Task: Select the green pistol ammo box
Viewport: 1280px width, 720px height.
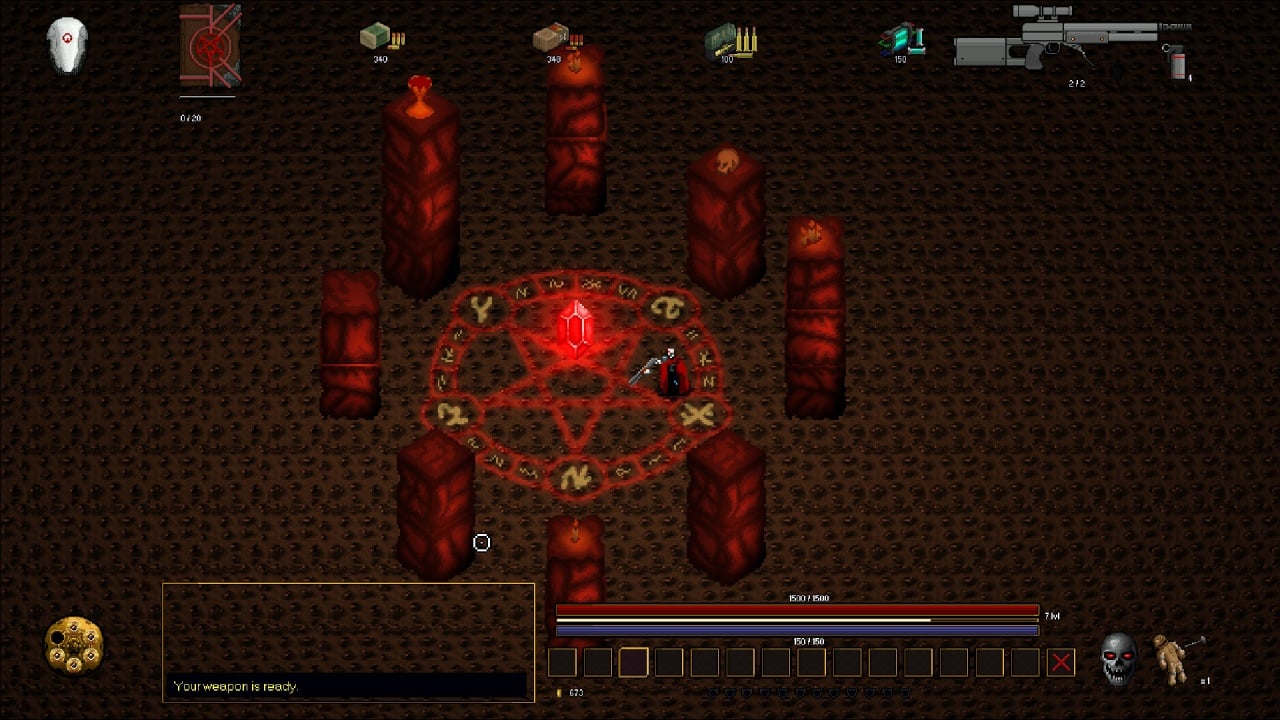Action: click(x=378, y=38)
